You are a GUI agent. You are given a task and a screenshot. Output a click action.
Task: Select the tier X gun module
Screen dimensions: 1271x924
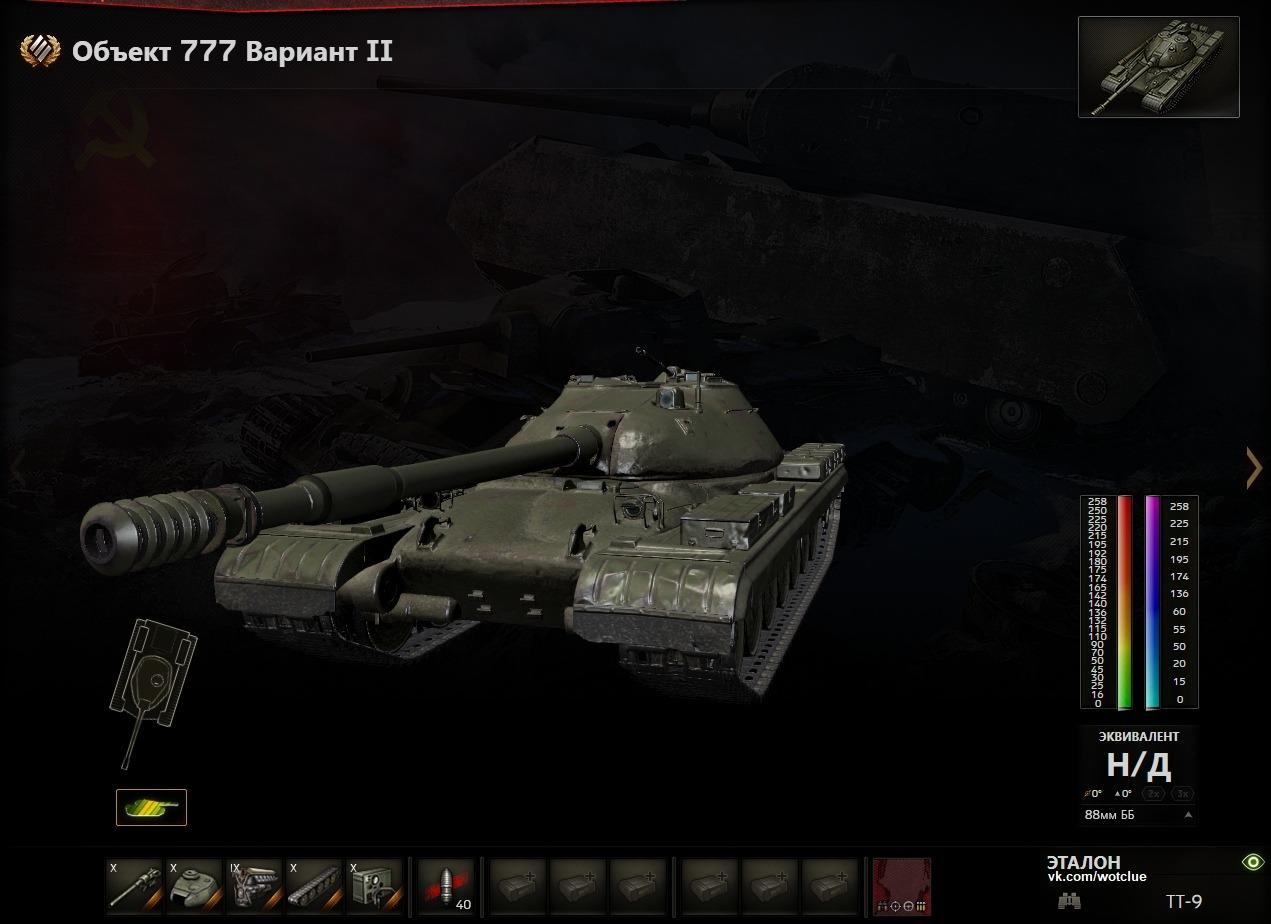pos(134,885)
